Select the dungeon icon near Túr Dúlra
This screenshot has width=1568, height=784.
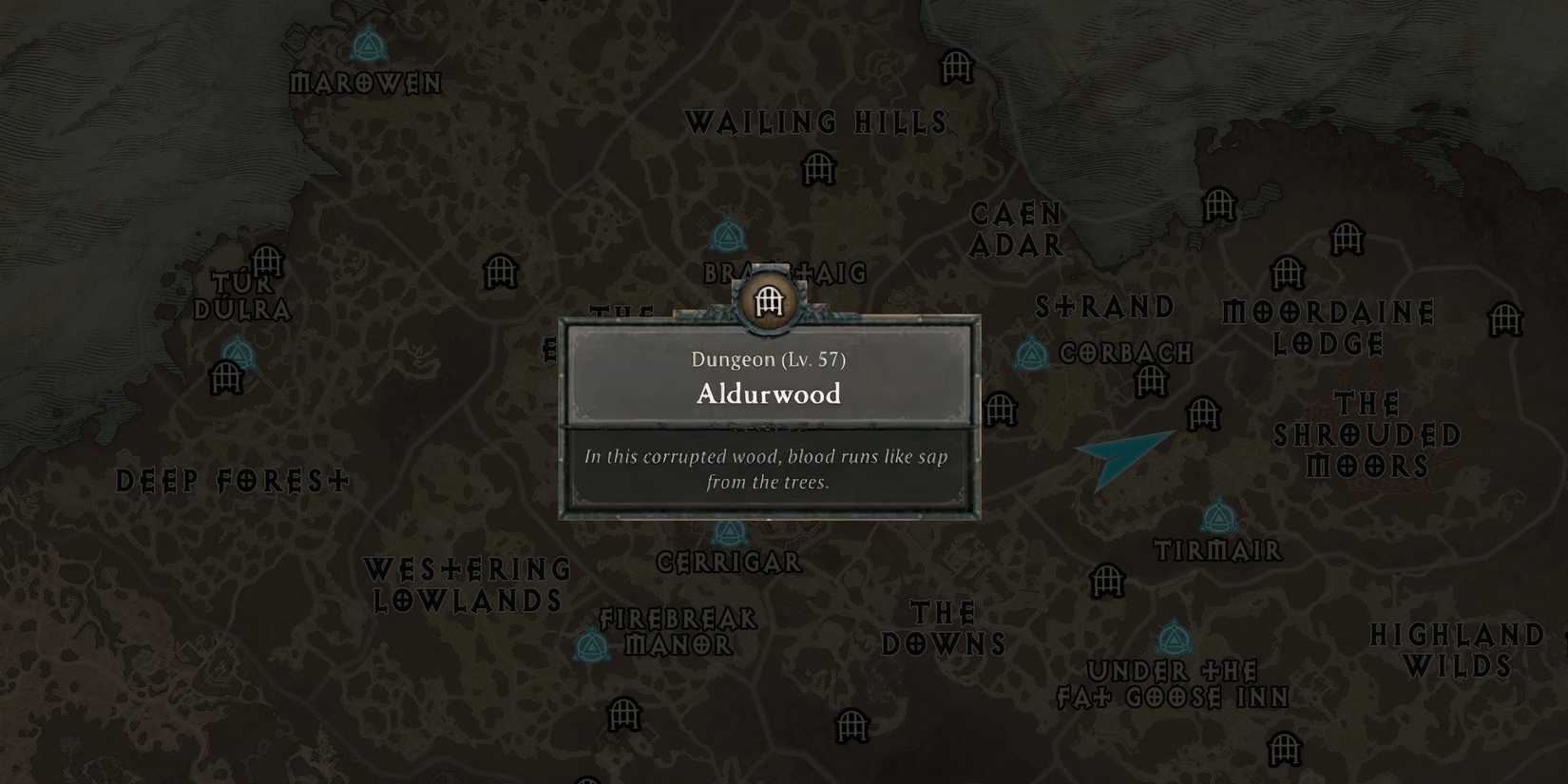[266, 258]
